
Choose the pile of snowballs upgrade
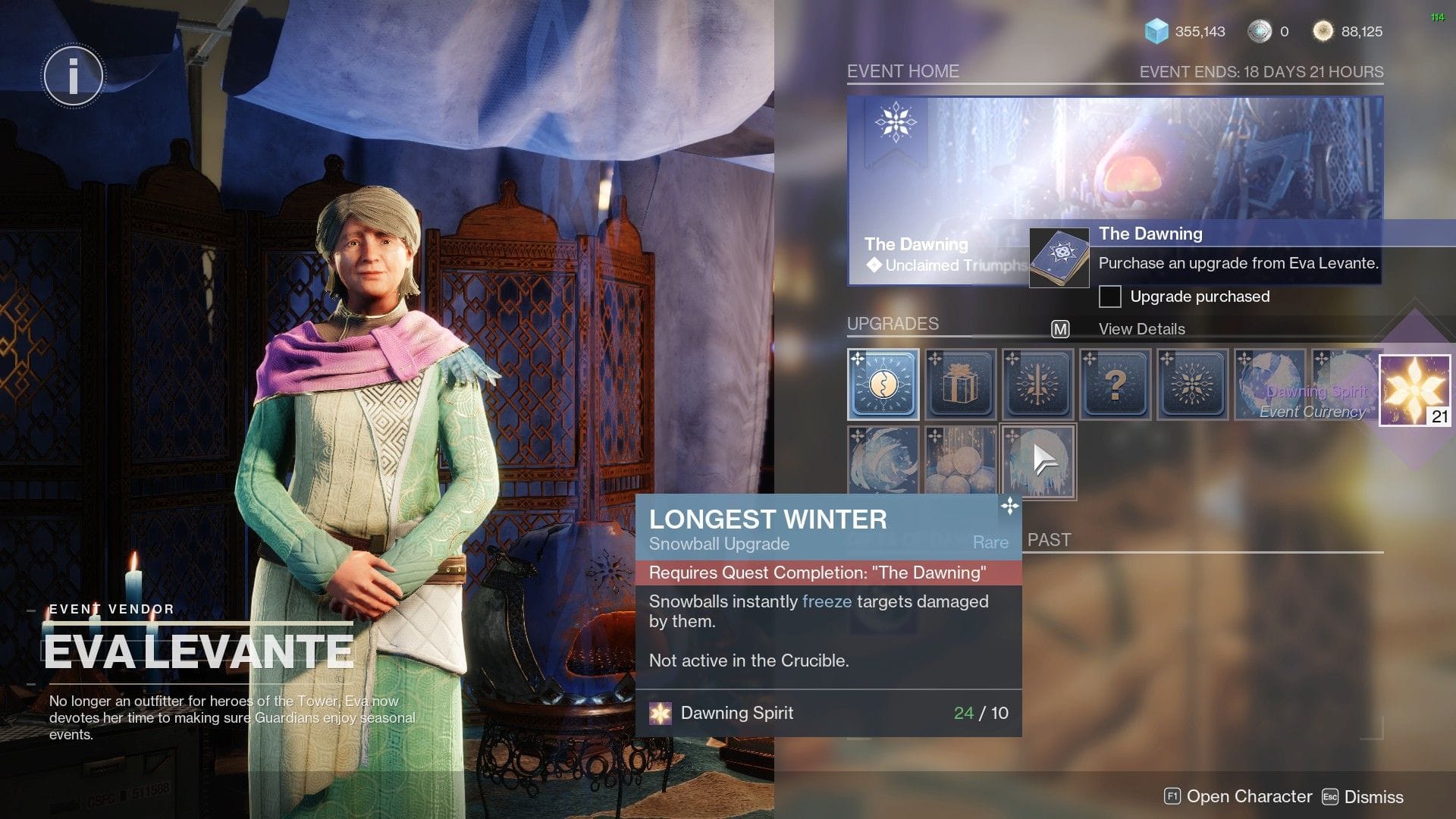tap(960, 461)
